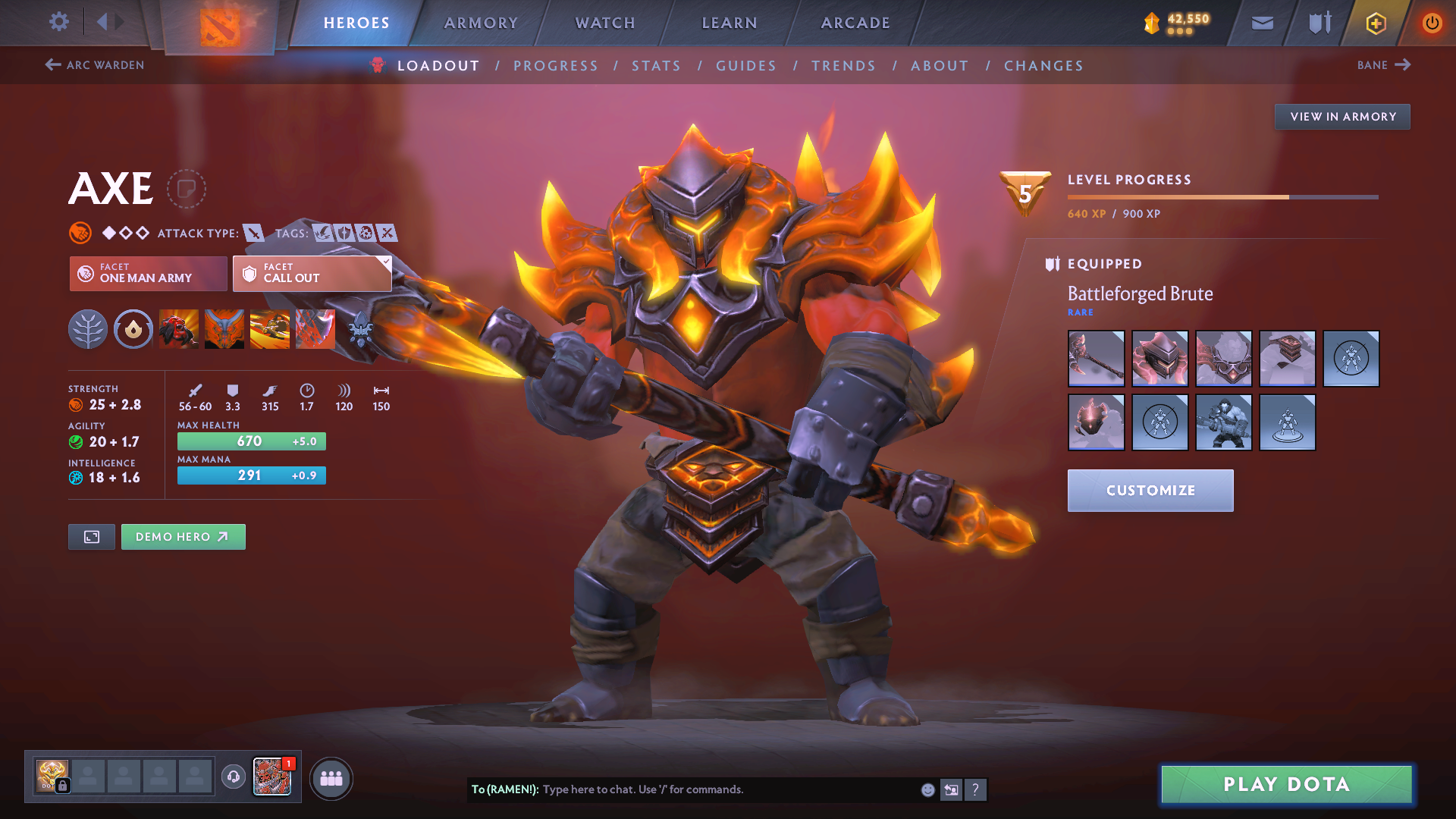
Task: Switch to the STATS tab
Action: (656, 66)
